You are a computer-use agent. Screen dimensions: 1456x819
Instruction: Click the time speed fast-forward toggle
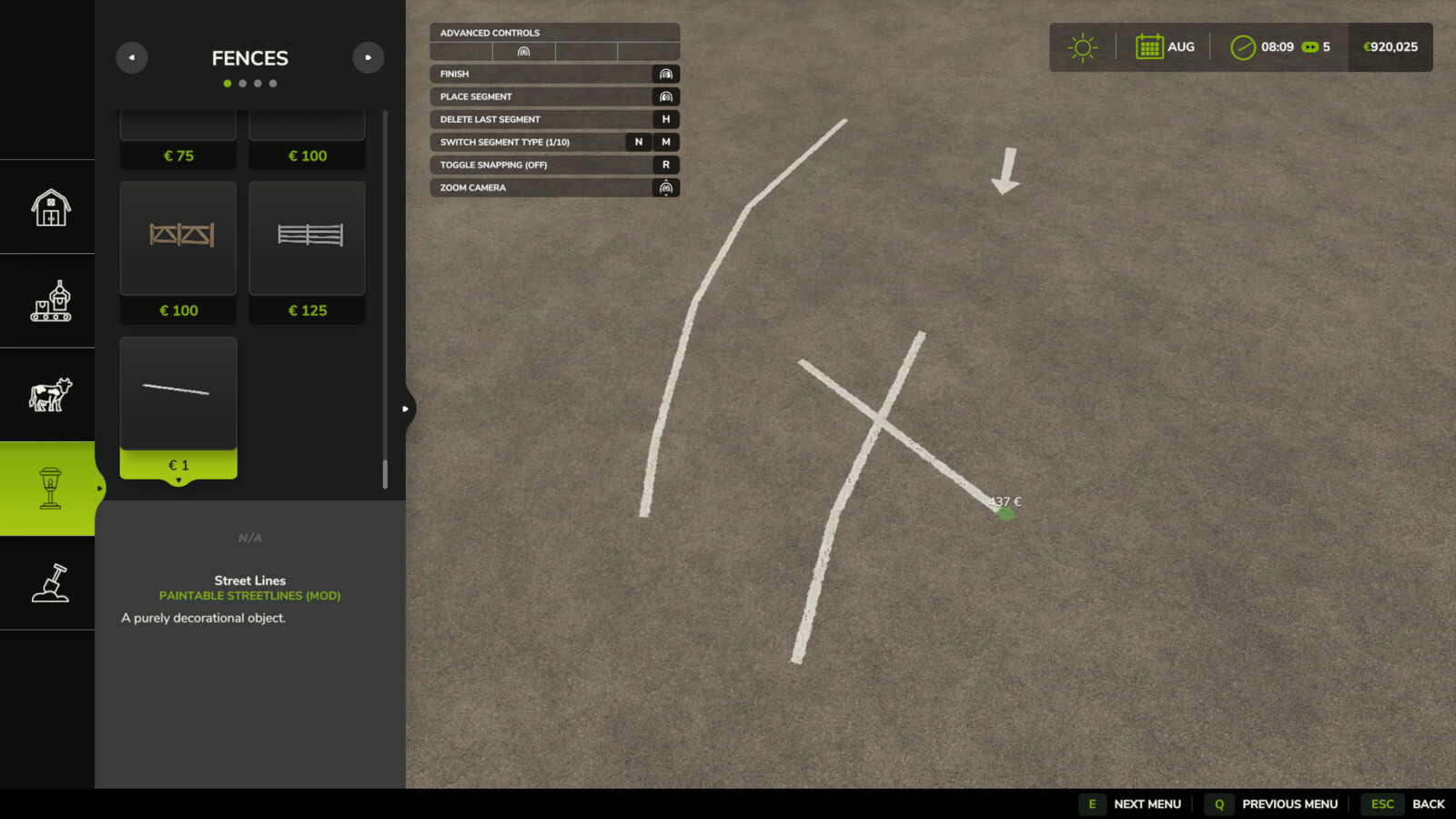pos(1310,46)
